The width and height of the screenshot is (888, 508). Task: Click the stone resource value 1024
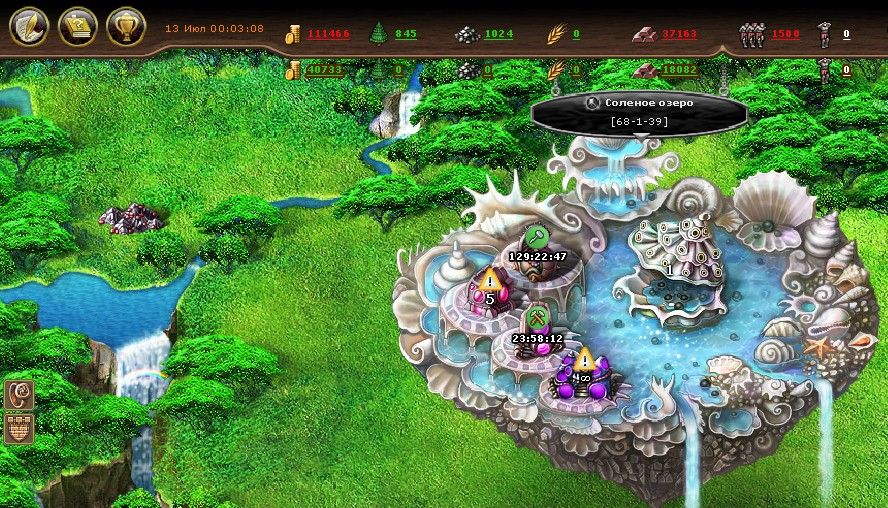point(498,34)
